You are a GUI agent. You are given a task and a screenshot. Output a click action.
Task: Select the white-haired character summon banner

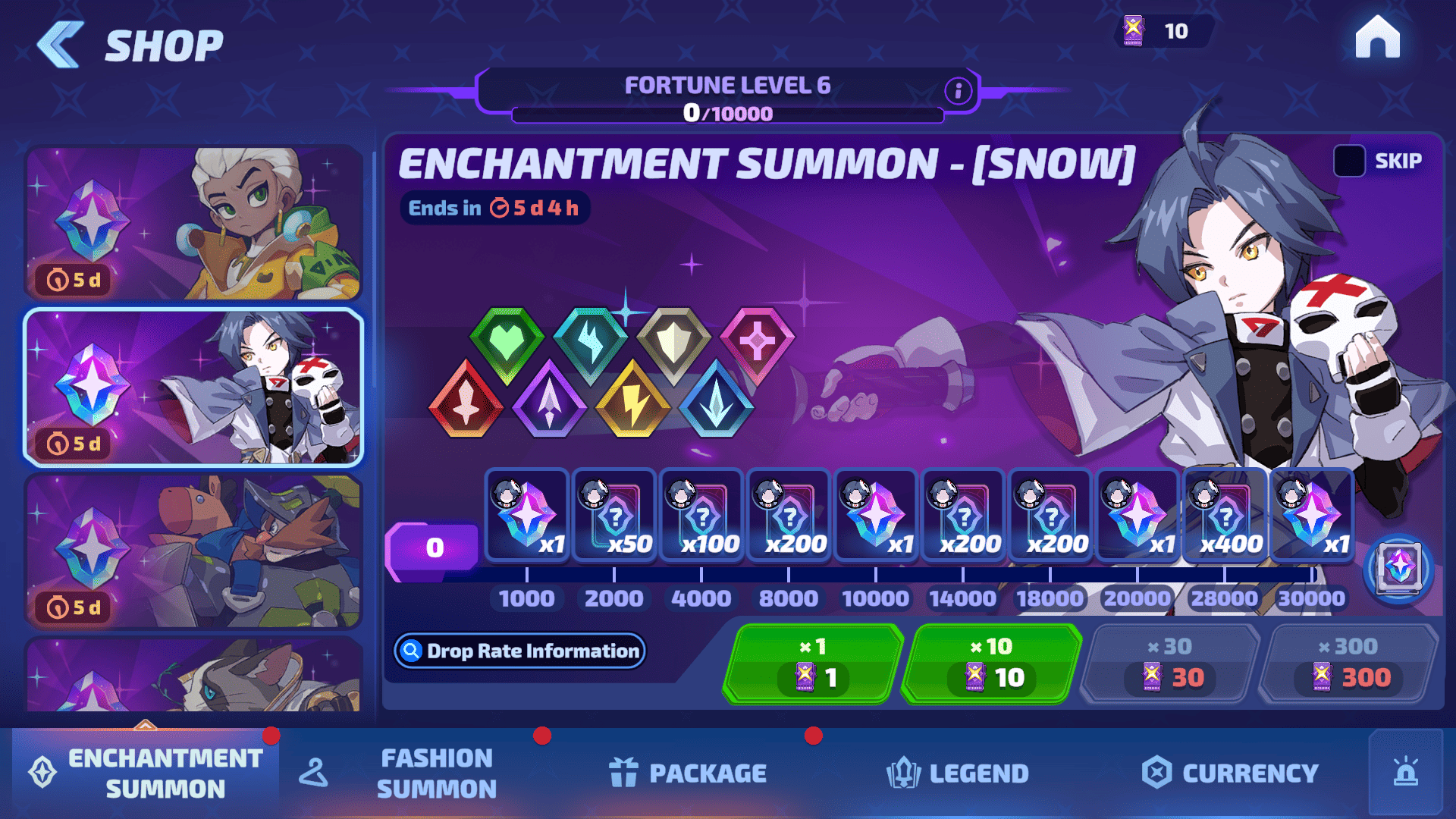[193, 223]
